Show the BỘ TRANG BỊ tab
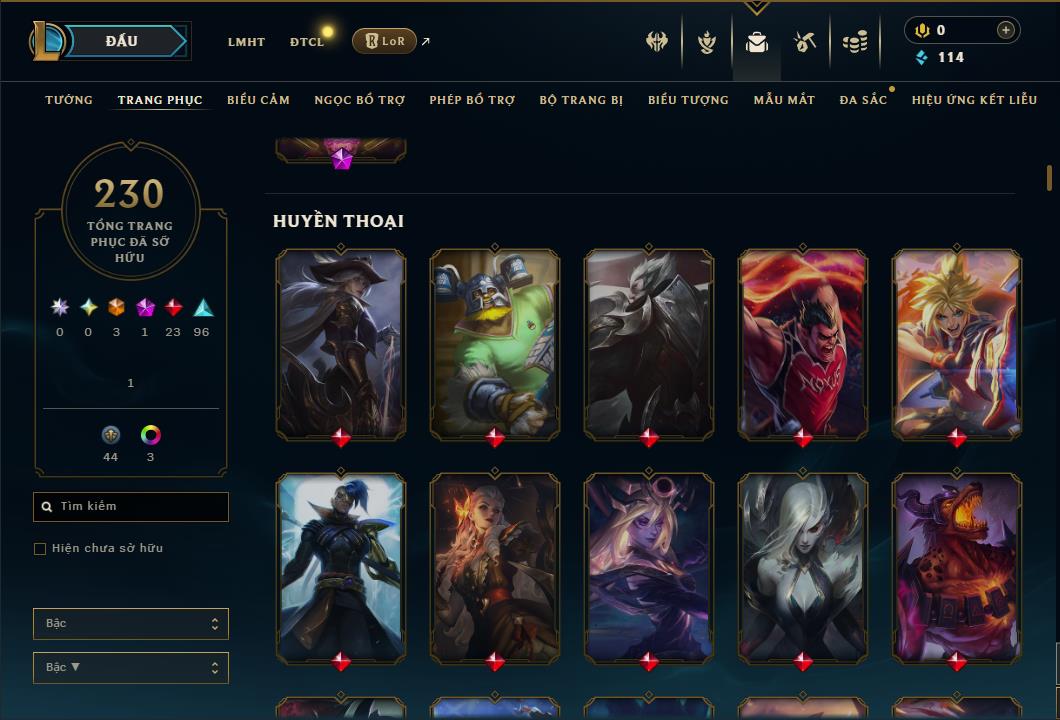This screenshot has width=1060, height=720. (x=581, y=100)
